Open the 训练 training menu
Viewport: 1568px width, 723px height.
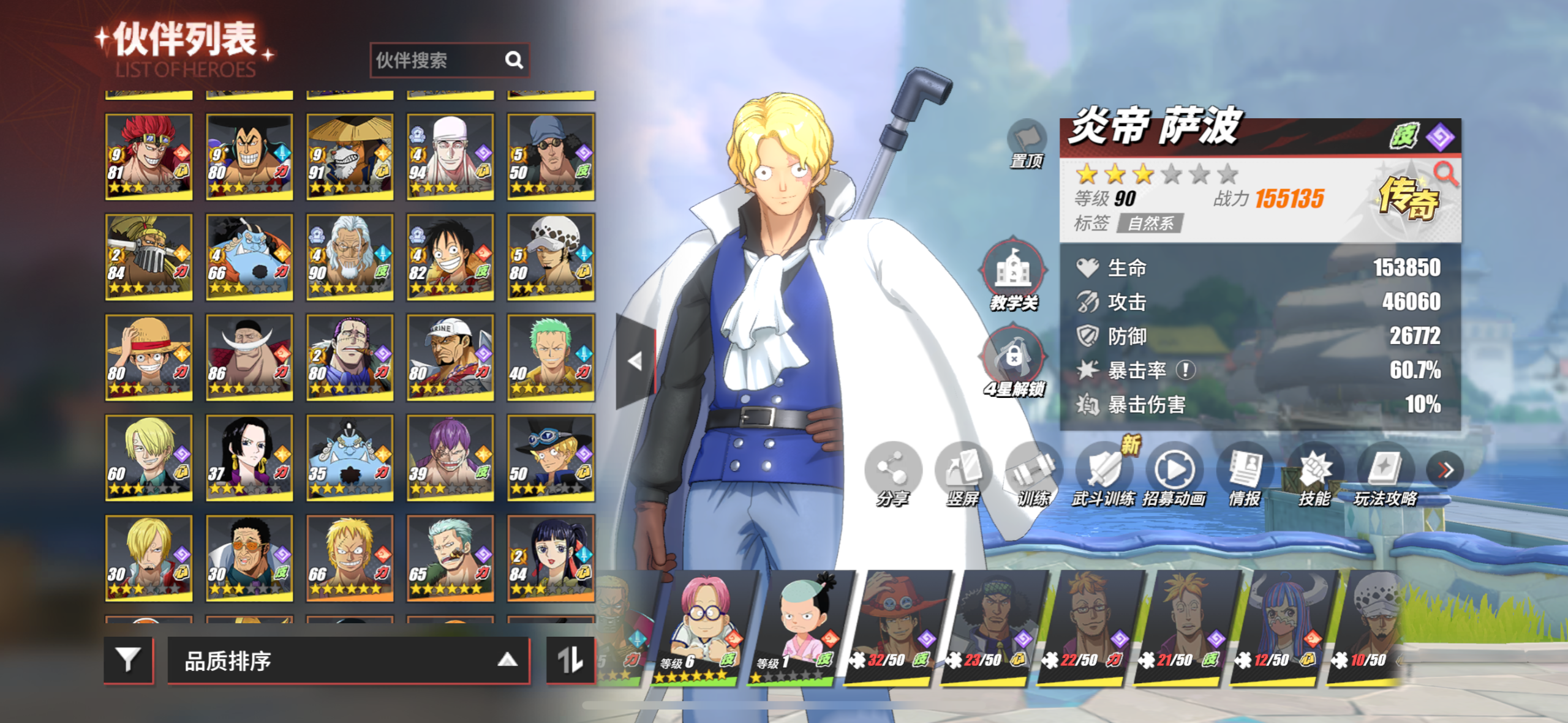click(1033, 474)
